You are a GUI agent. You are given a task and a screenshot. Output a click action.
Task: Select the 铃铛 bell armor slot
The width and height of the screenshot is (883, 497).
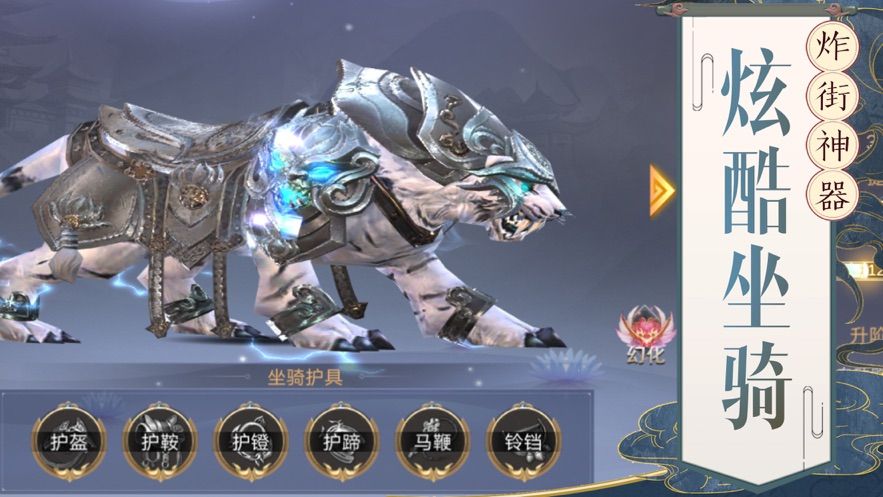tap(523, 441)
